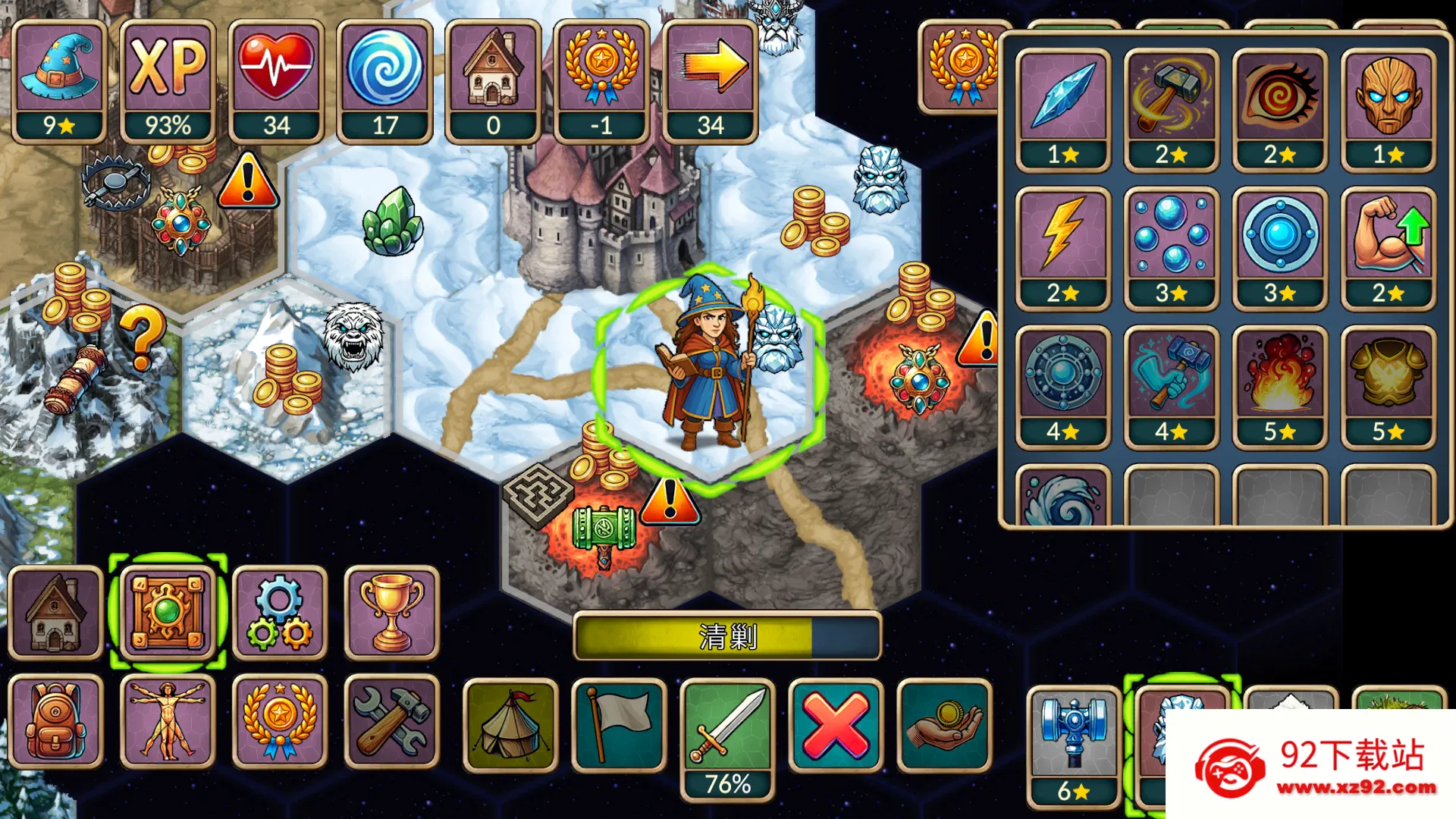1456x819 pixels.
Task: Toggle the green gem spellbook panel
Action: [x=168, y=612]
